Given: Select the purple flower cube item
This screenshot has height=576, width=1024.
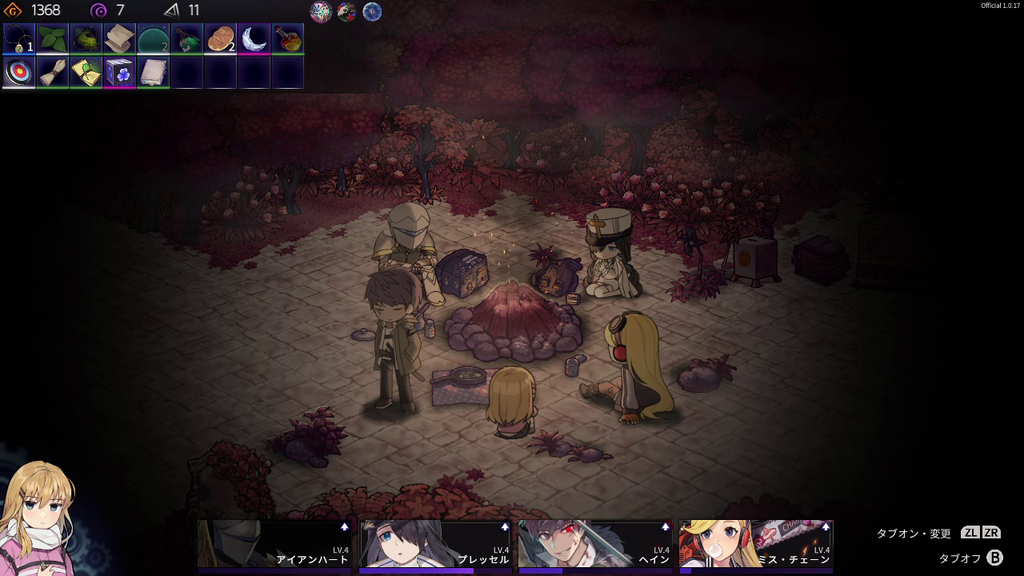Looking at the screenshot, I should tap(120, 72).
